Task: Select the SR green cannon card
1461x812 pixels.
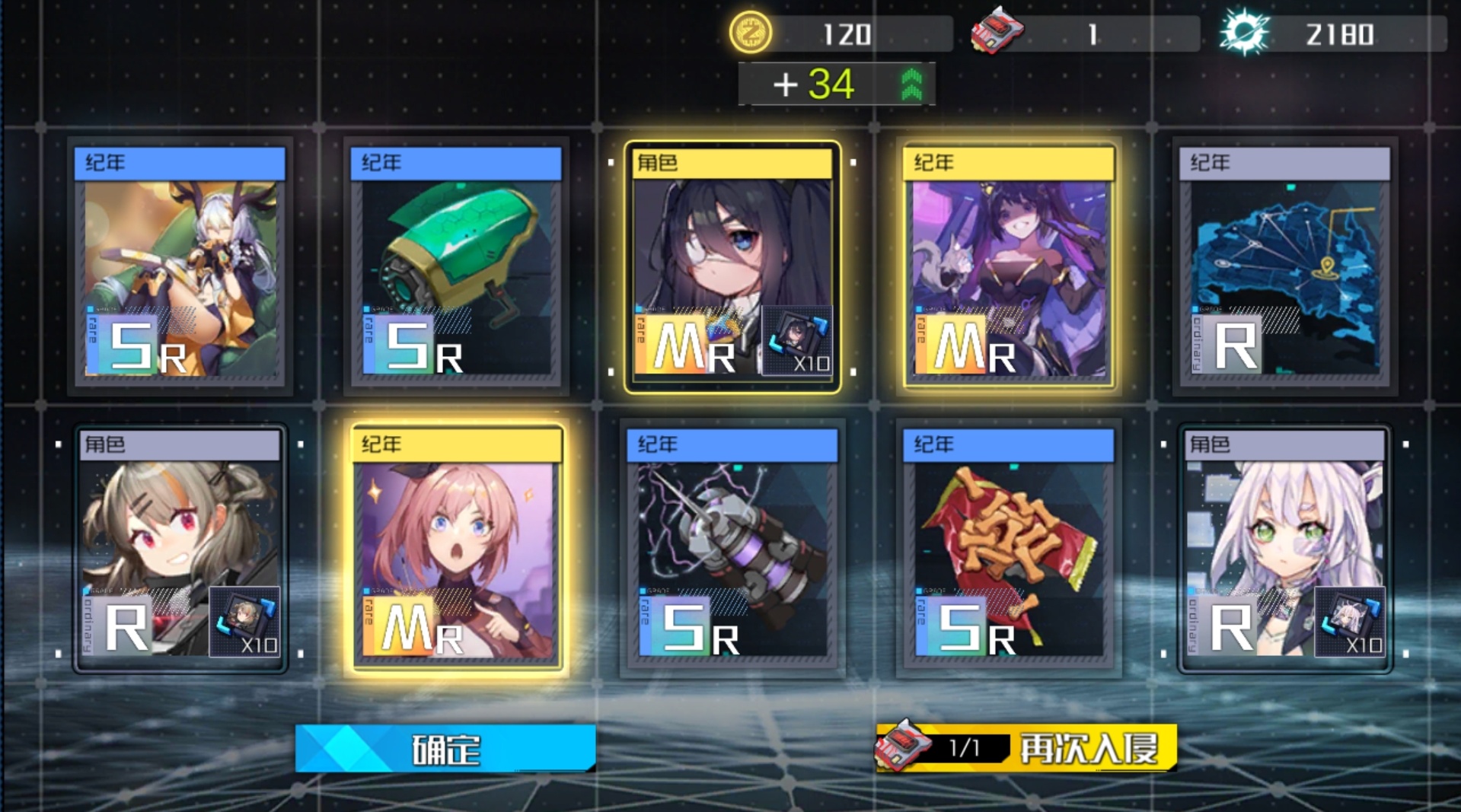Action: point(456,266)
